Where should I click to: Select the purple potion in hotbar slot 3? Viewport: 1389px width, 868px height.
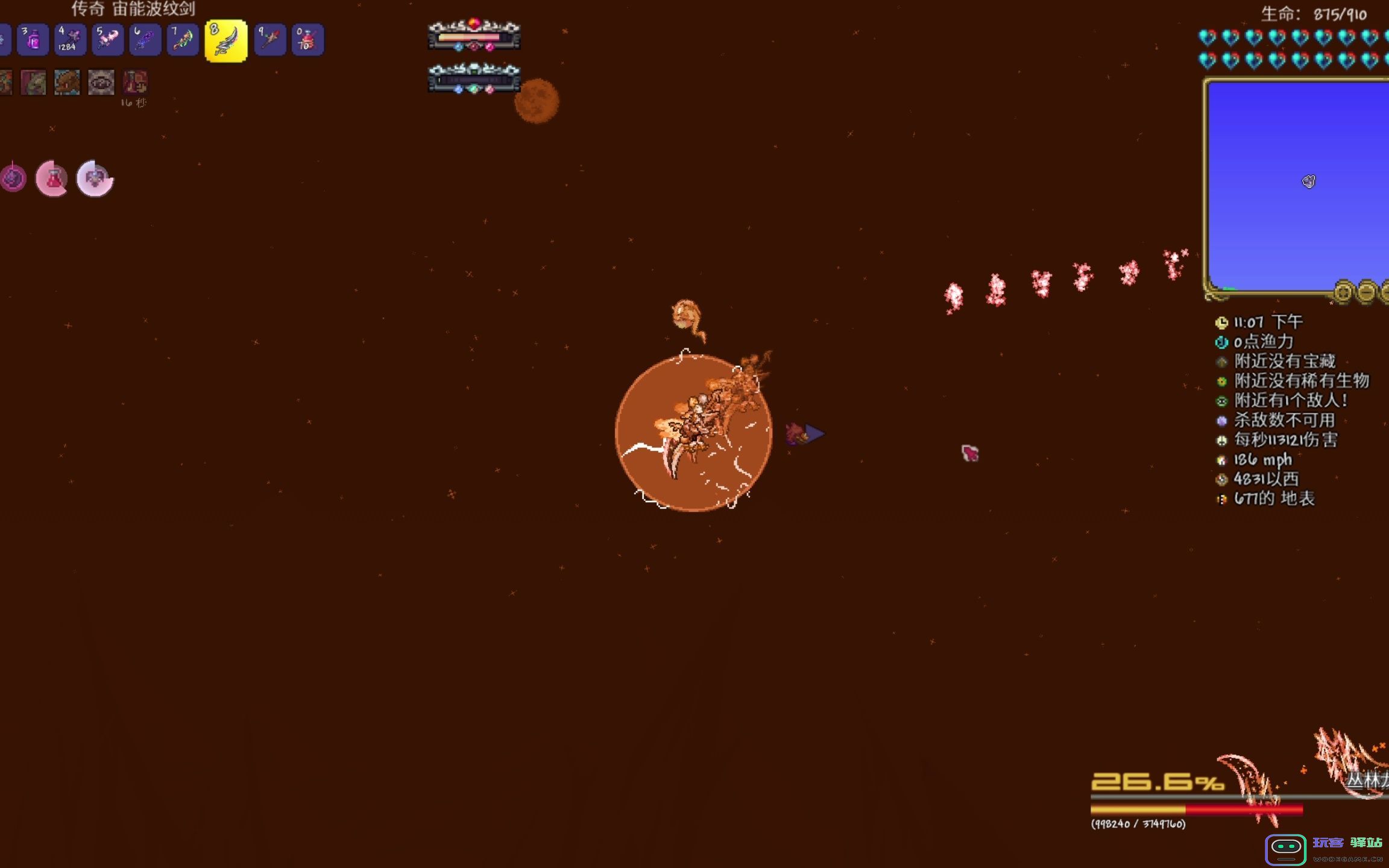pos(33,40)
